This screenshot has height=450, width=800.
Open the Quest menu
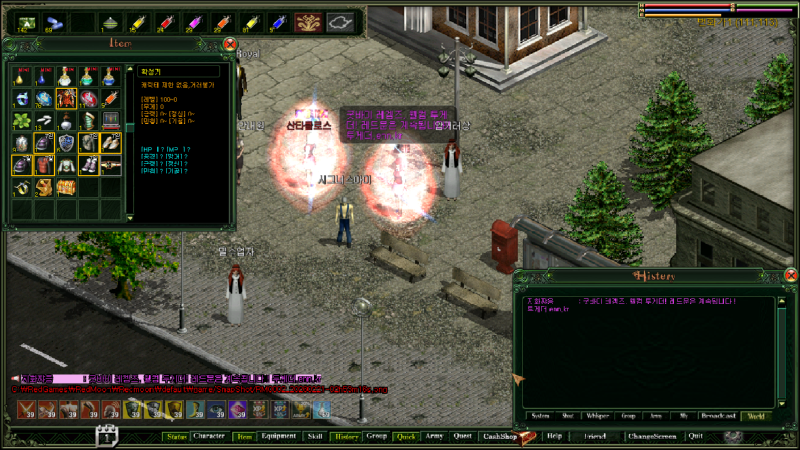click(462, 436)
